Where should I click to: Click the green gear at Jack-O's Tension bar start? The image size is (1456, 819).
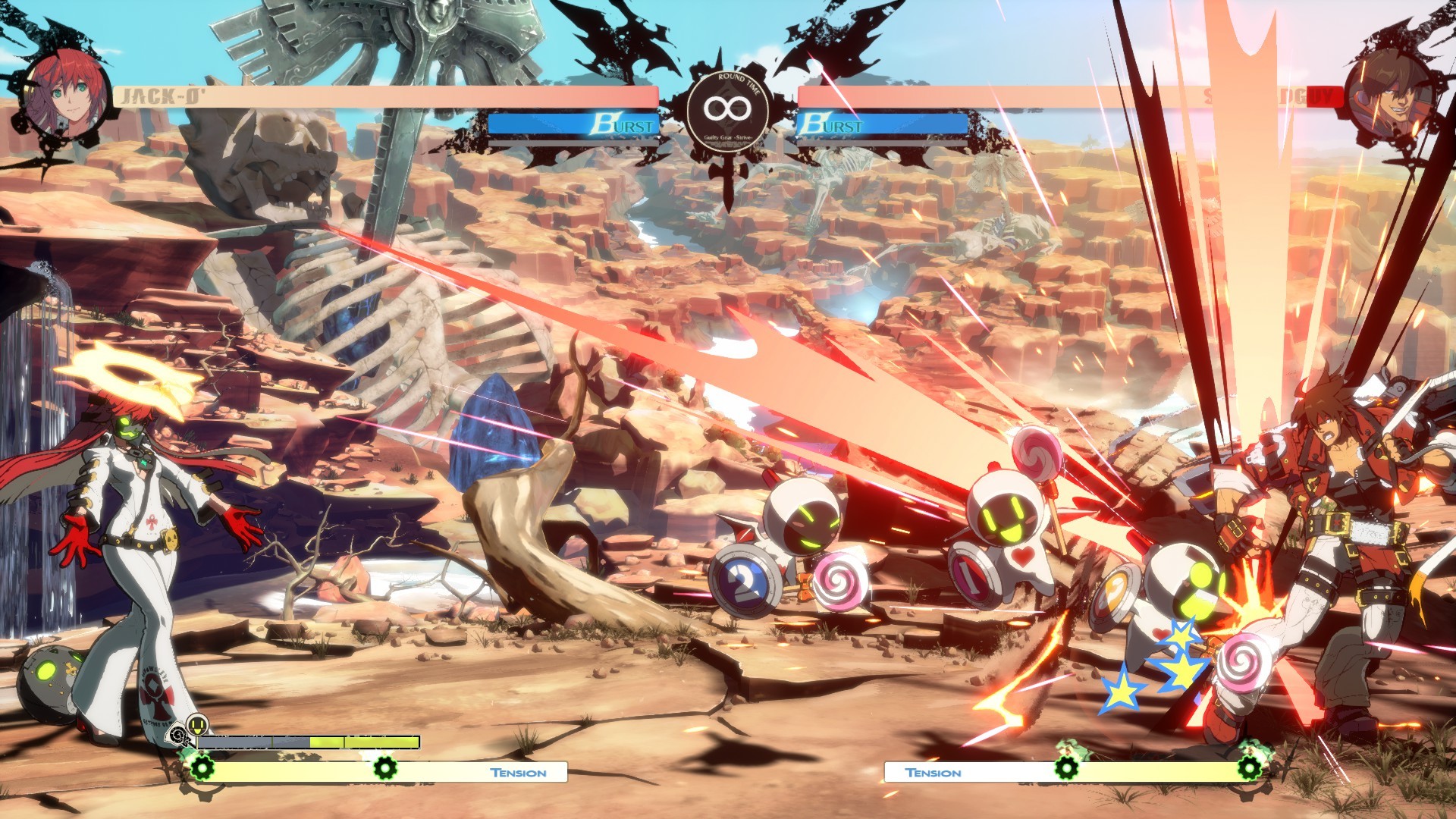coord(202,767)
